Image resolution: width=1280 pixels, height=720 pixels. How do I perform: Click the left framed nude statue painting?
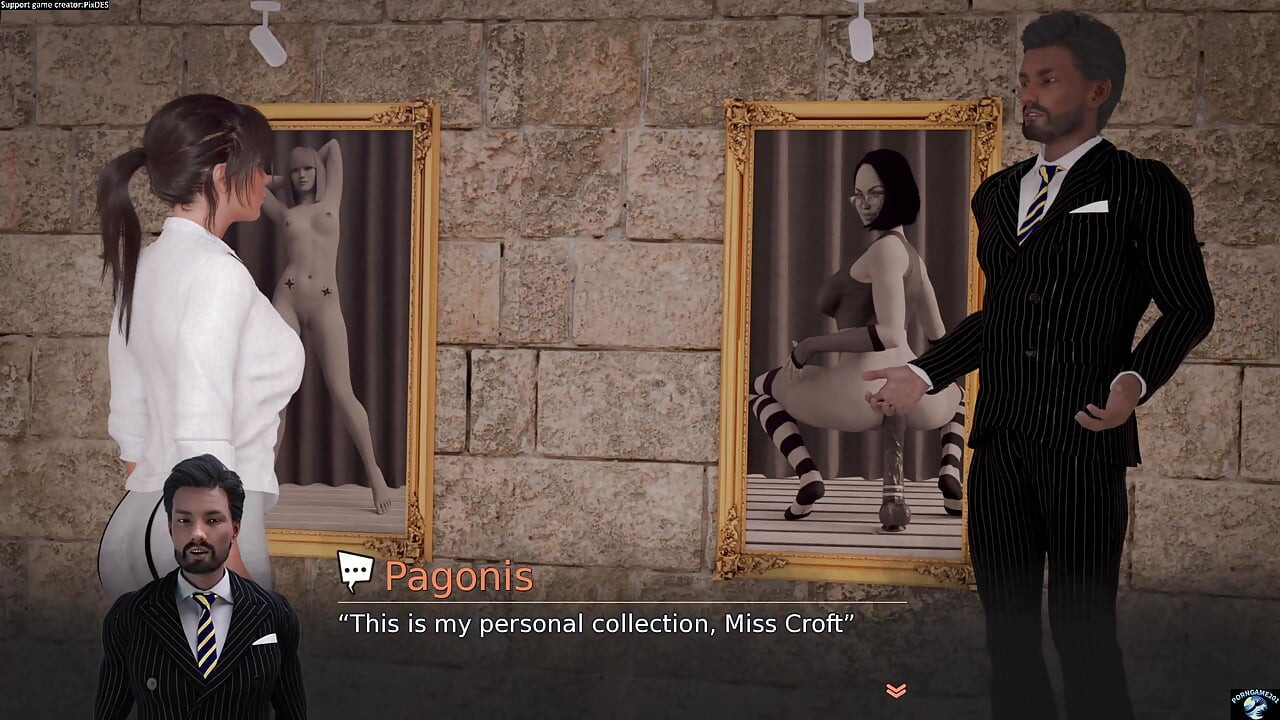click(340, 320)
